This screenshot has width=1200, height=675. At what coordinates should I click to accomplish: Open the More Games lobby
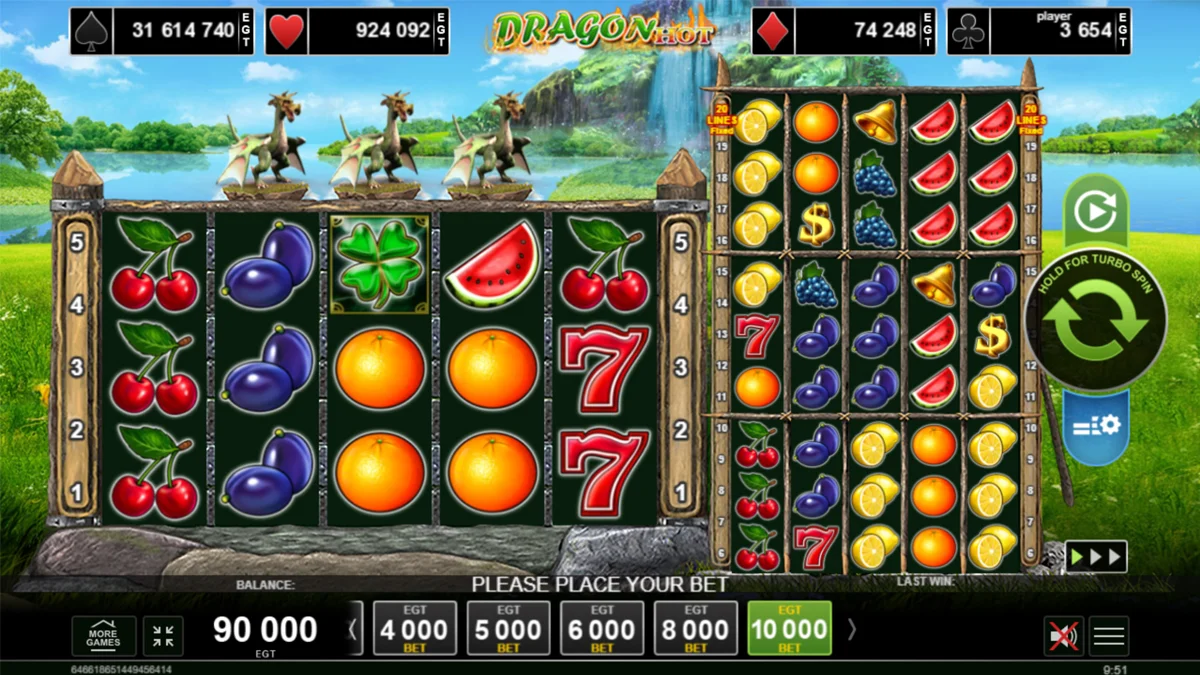(103, 636)
